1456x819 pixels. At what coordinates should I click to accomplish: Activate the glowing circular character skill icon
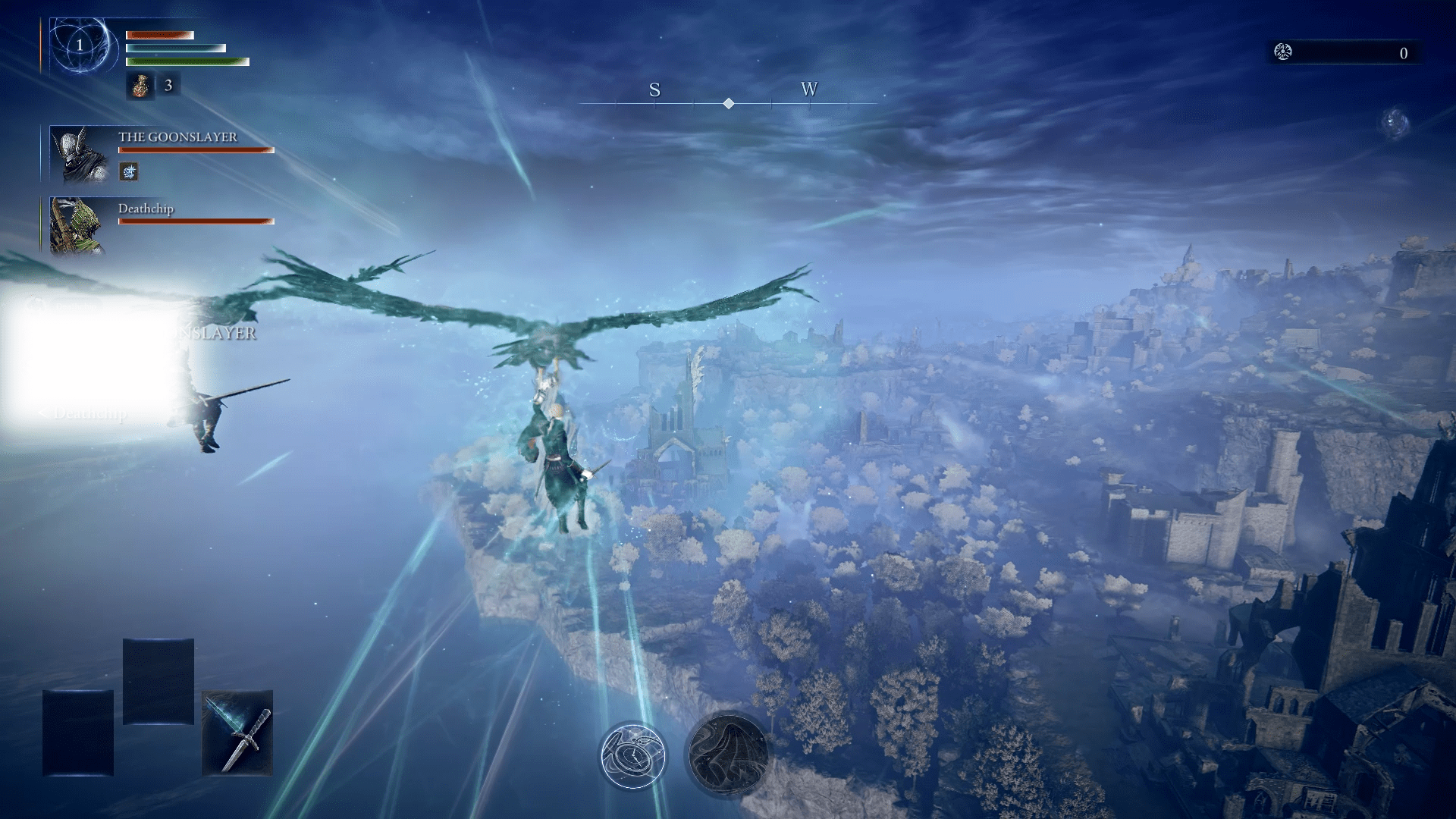coord(633,755)
